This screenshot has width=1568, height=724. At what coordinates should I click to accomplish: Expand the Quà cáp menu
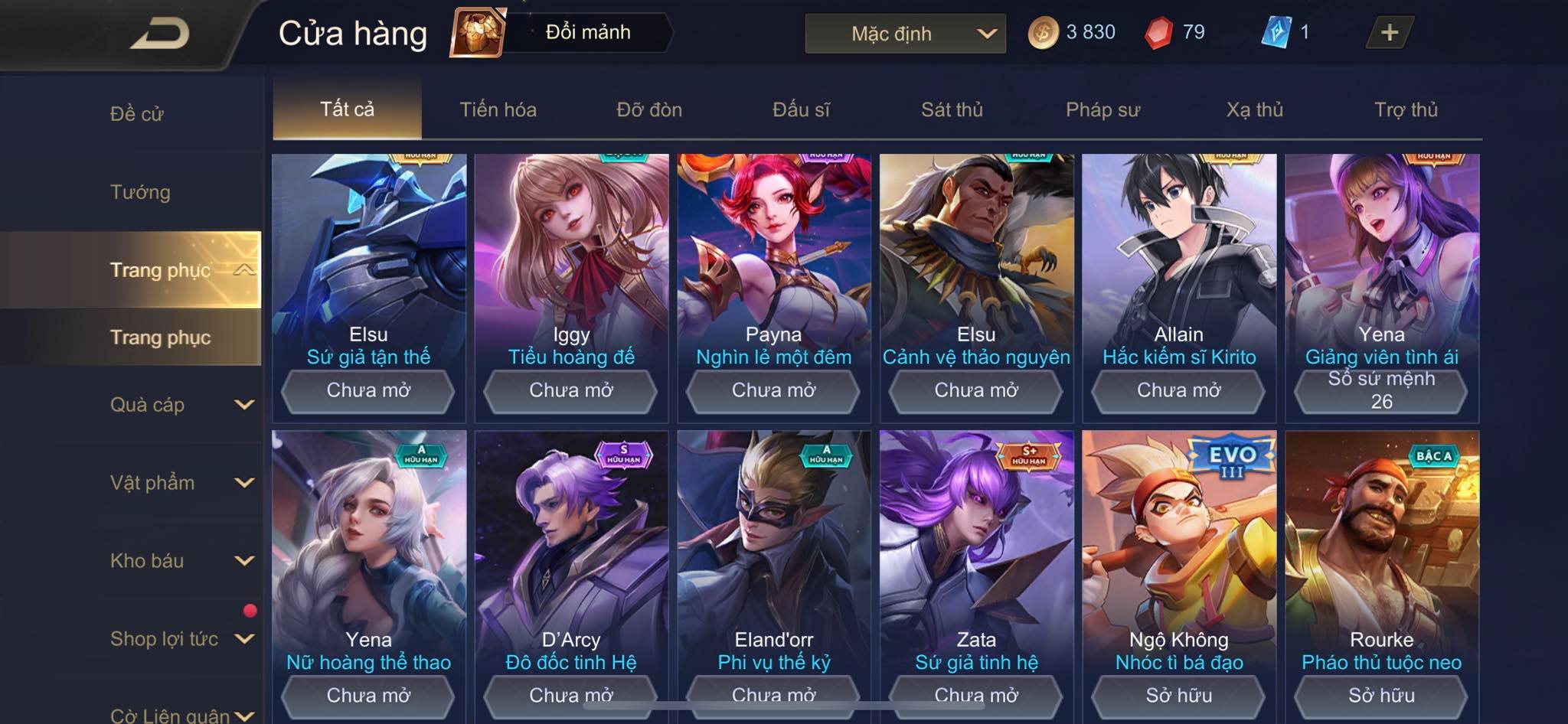pyautogui.click(x=180, y=405)
